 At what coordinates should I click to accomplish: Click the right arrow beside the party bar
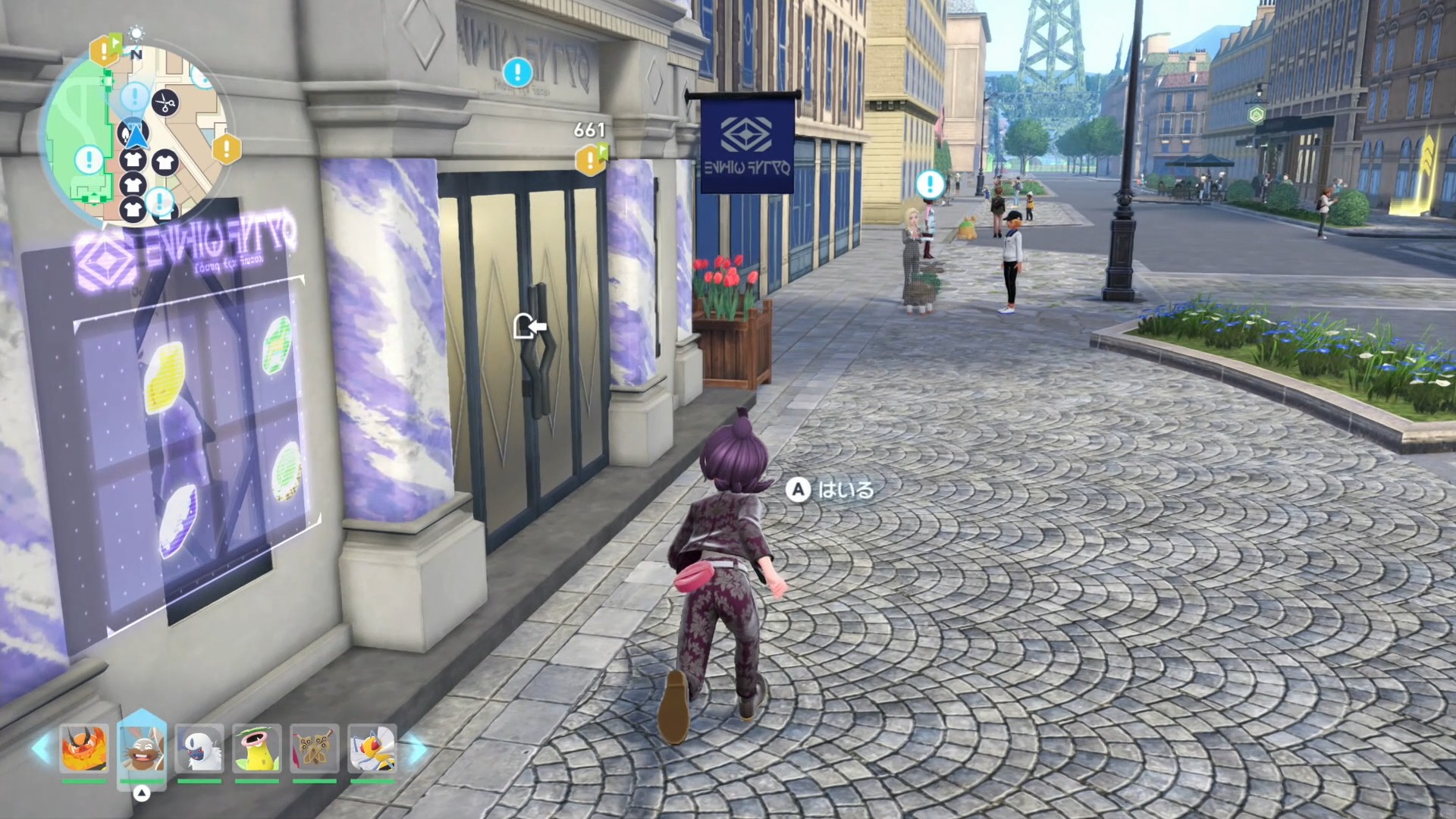(x=416, y=748)
